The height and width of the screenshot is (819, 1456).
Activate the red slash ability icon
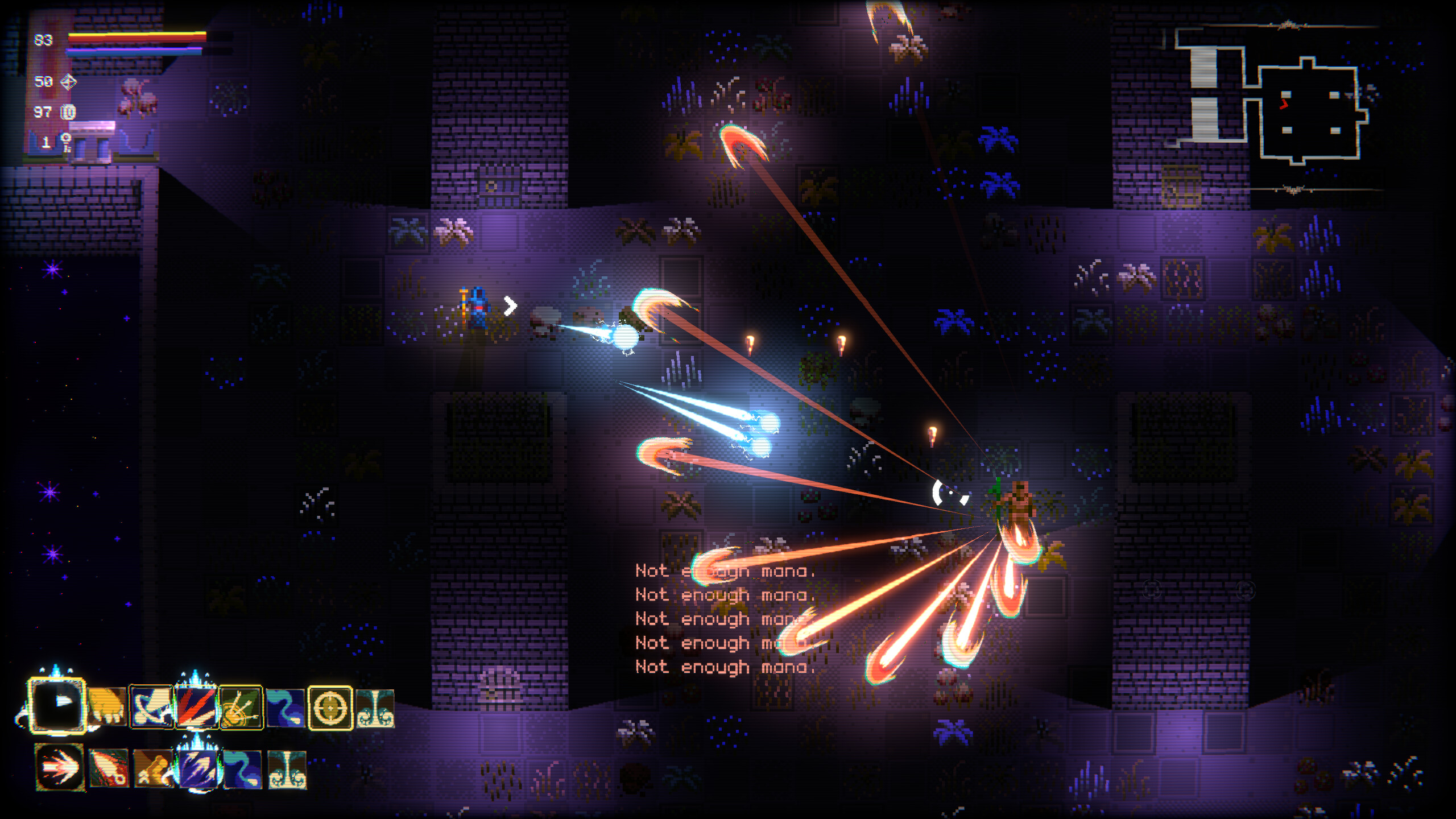pyautogui.click(x=196, y=705)
